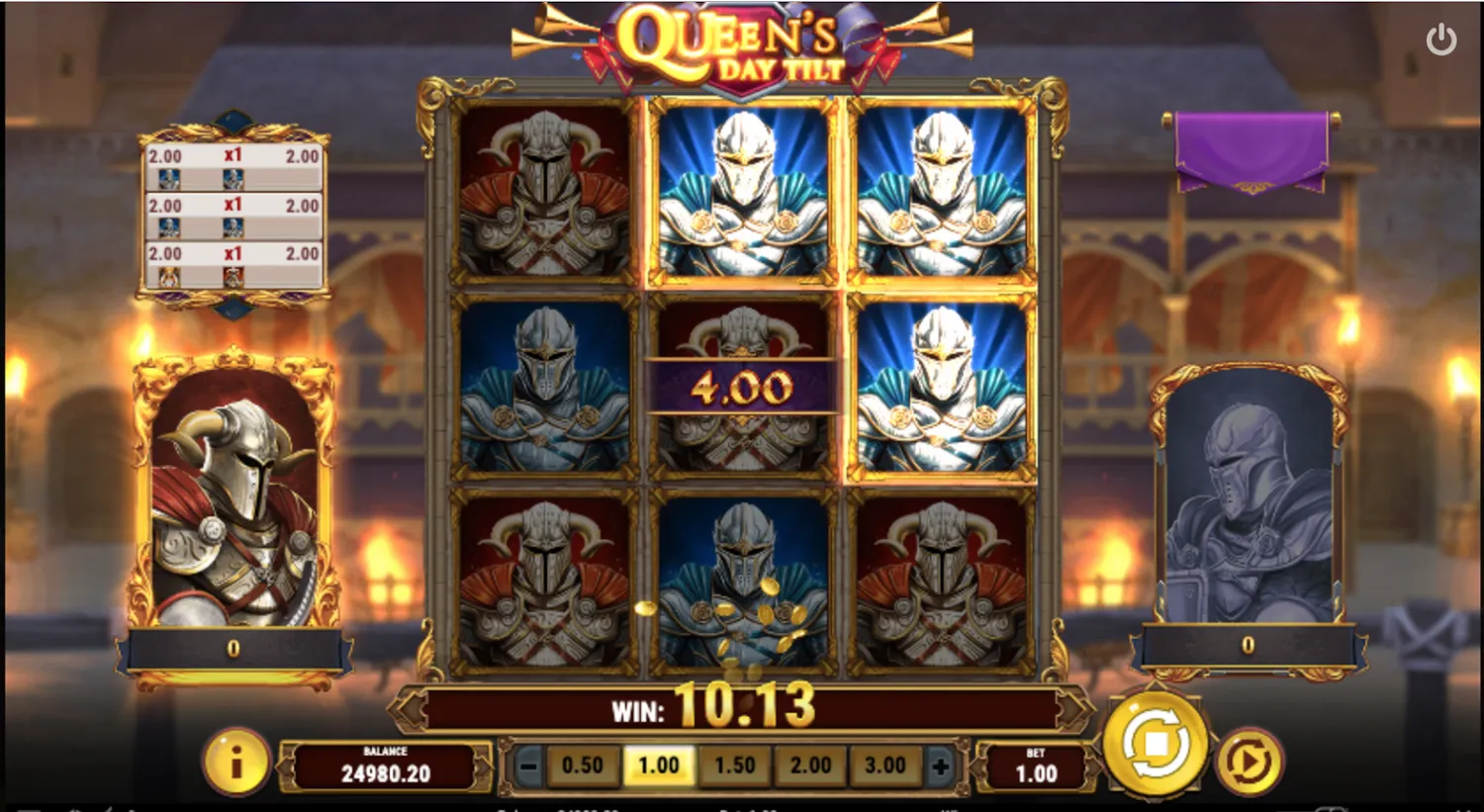Activate the quick spin icon
The width and height of the screenshot is (1484, 812).
[x=1249, y=762]
